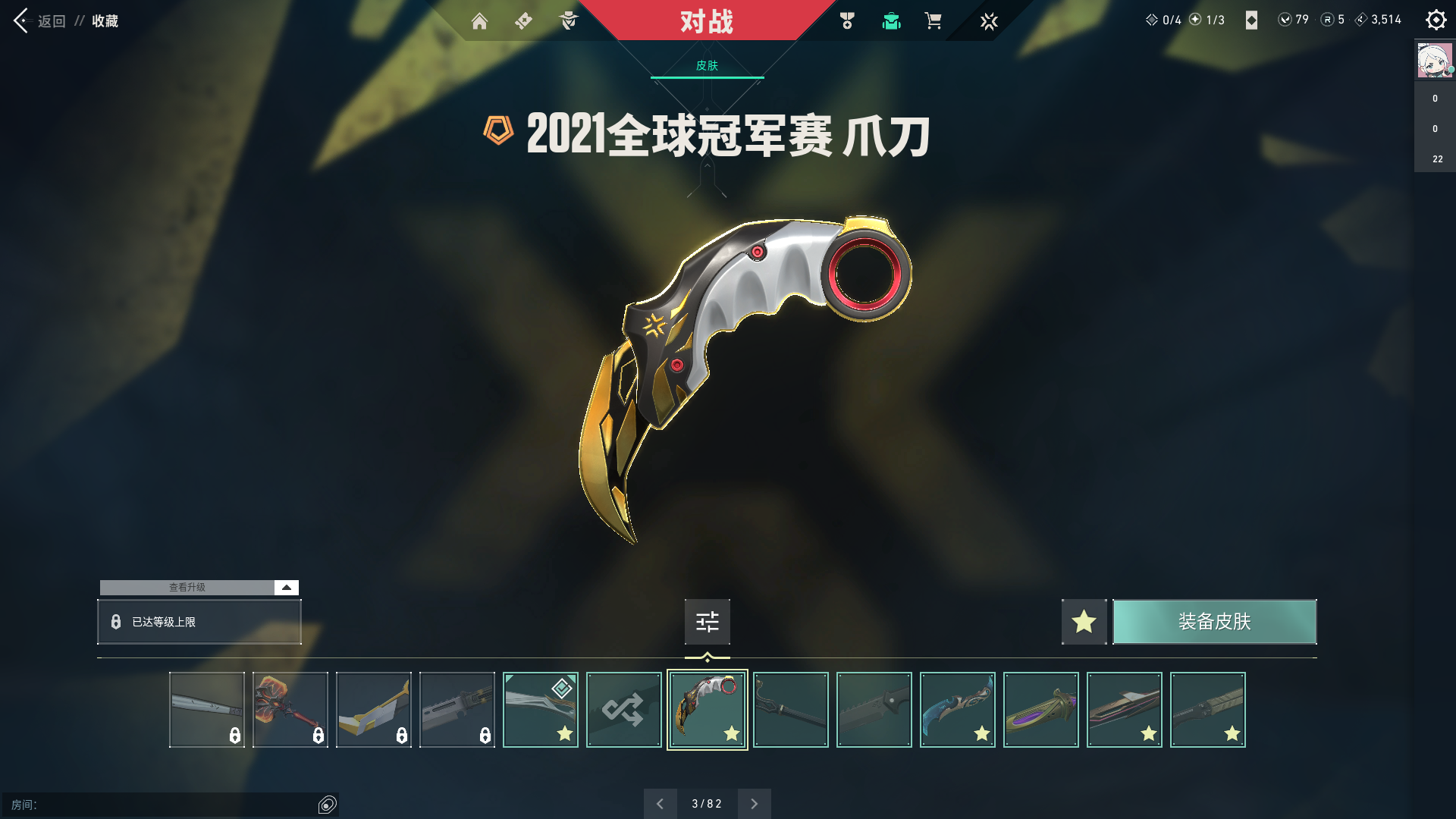Open the Store shopping cart icon
The height and width of the screenshot is (819, 1456).
pos(934,21)
